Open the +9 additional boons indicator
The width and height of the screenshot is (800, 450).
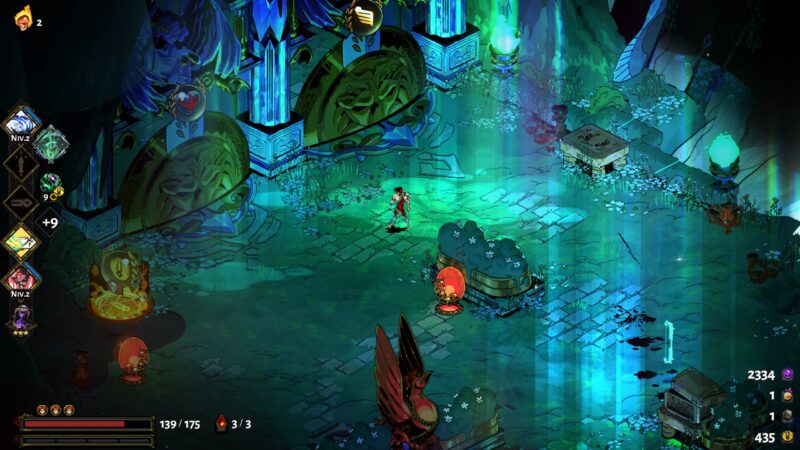tap(49, 222)
